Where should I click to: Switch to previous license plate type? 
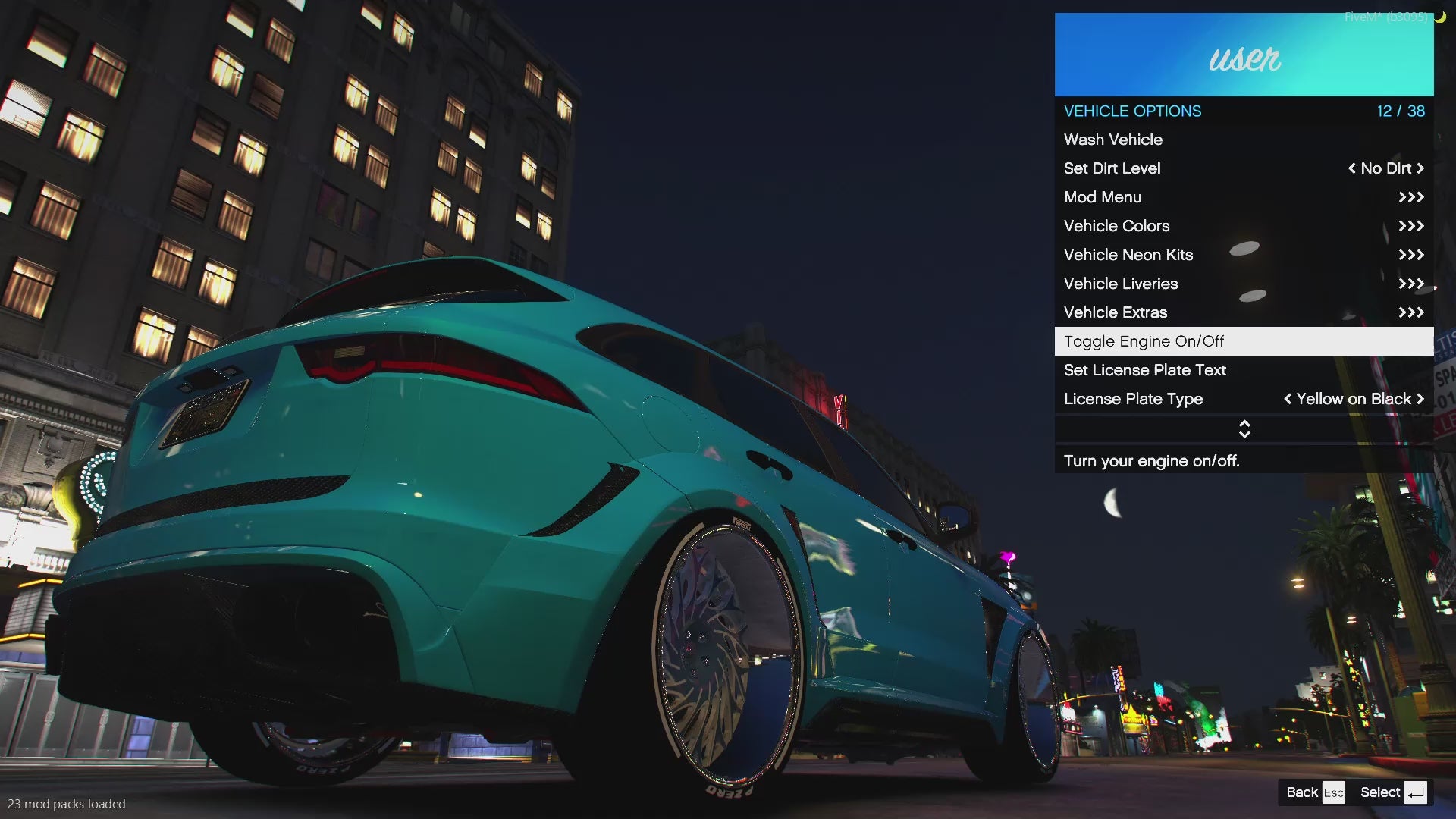(x=1288, y=399)
